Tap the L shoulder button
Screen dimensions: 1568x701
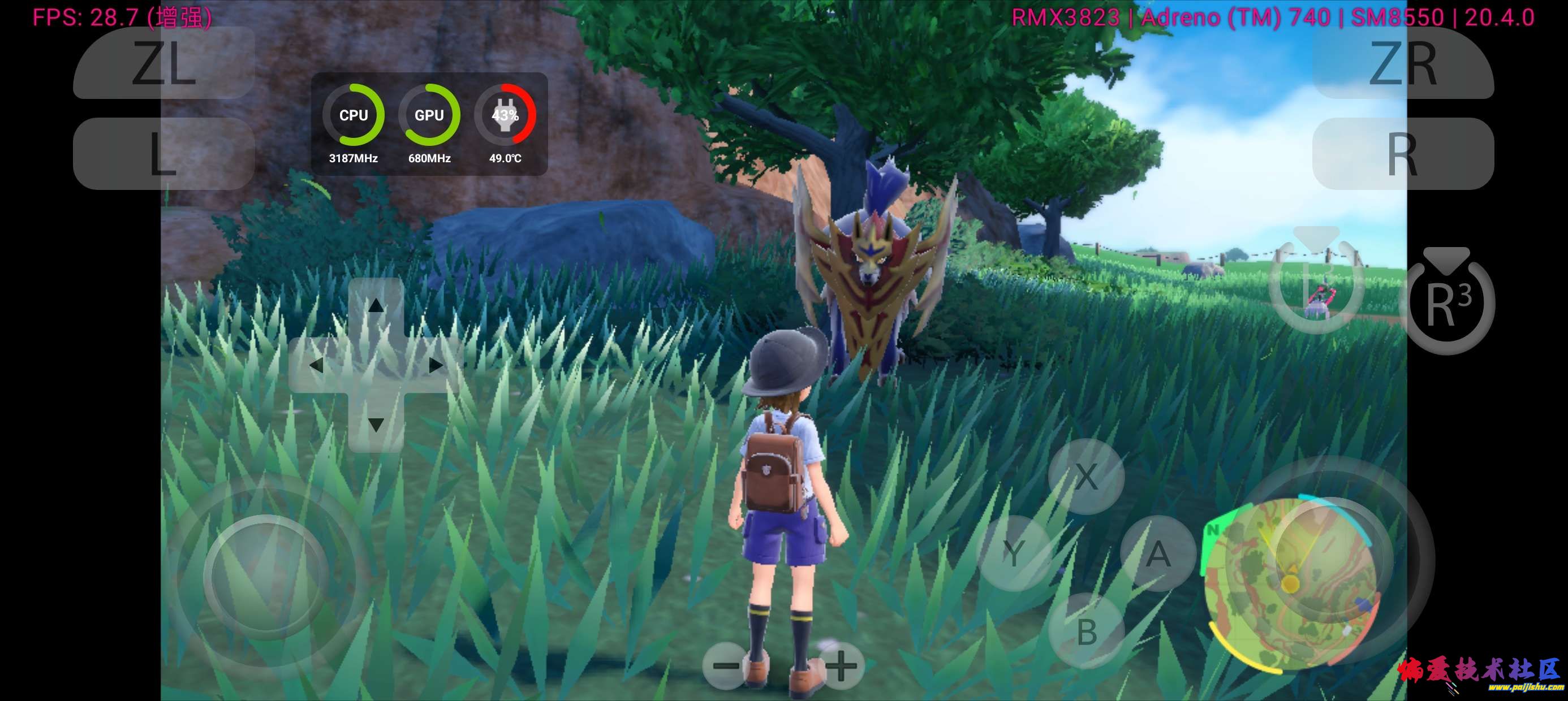[163, 153]
